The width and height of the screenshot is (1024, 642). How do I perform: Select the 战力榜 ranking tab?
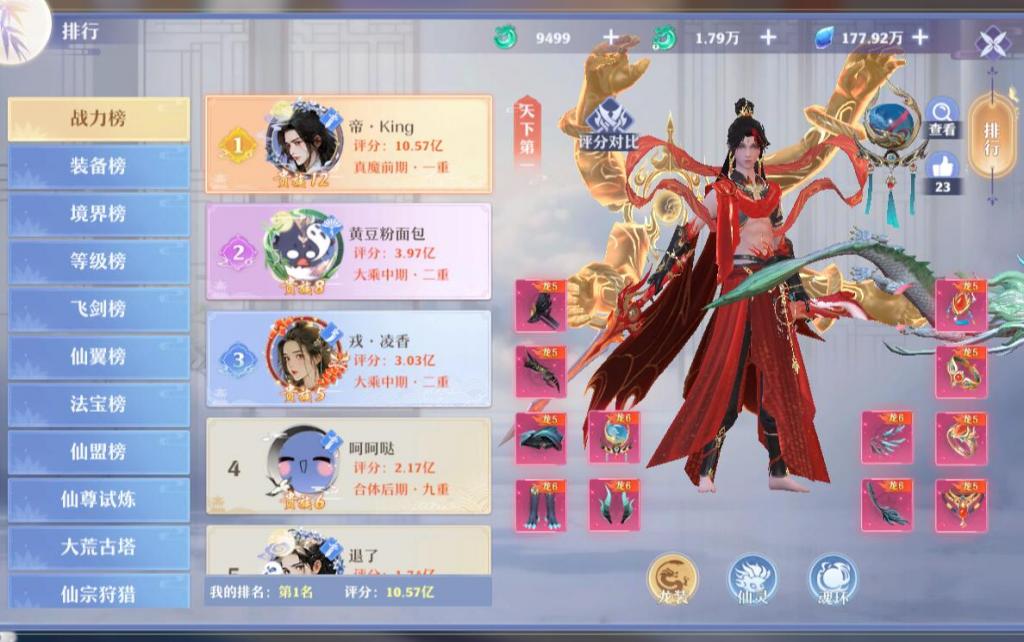[98, 119]
